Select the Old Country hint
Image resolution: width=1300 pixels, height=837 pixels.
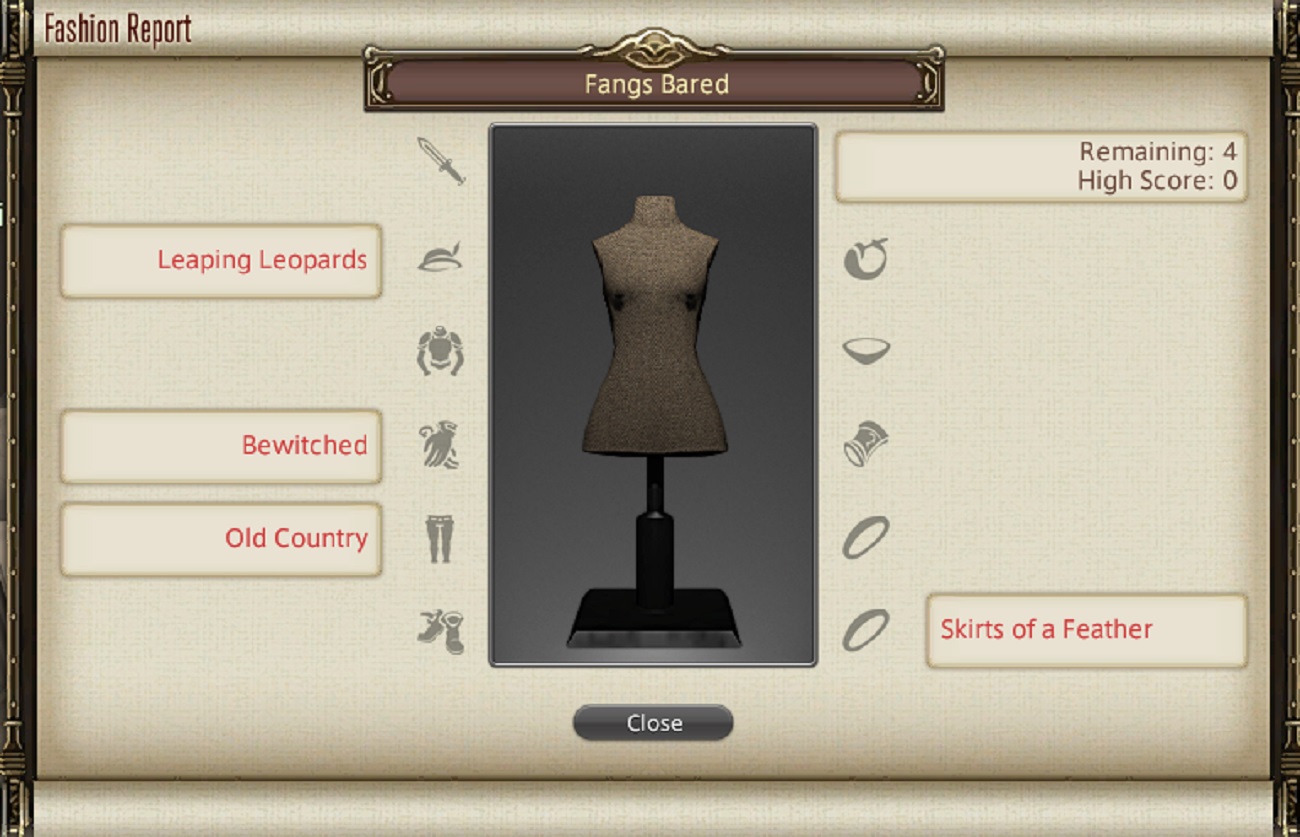tap(221, 538)
